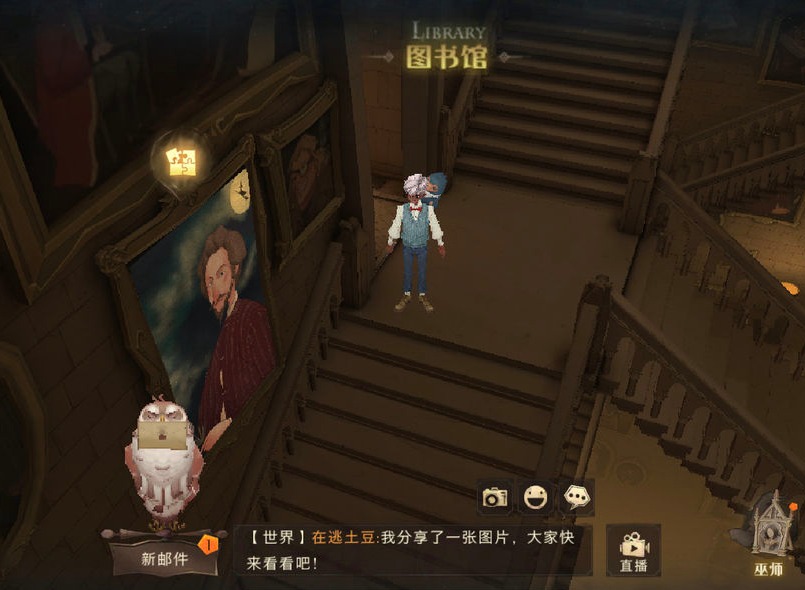Screen dimensions: 805x590
Task: Open the world chat message box
Action: coord(414,550)
